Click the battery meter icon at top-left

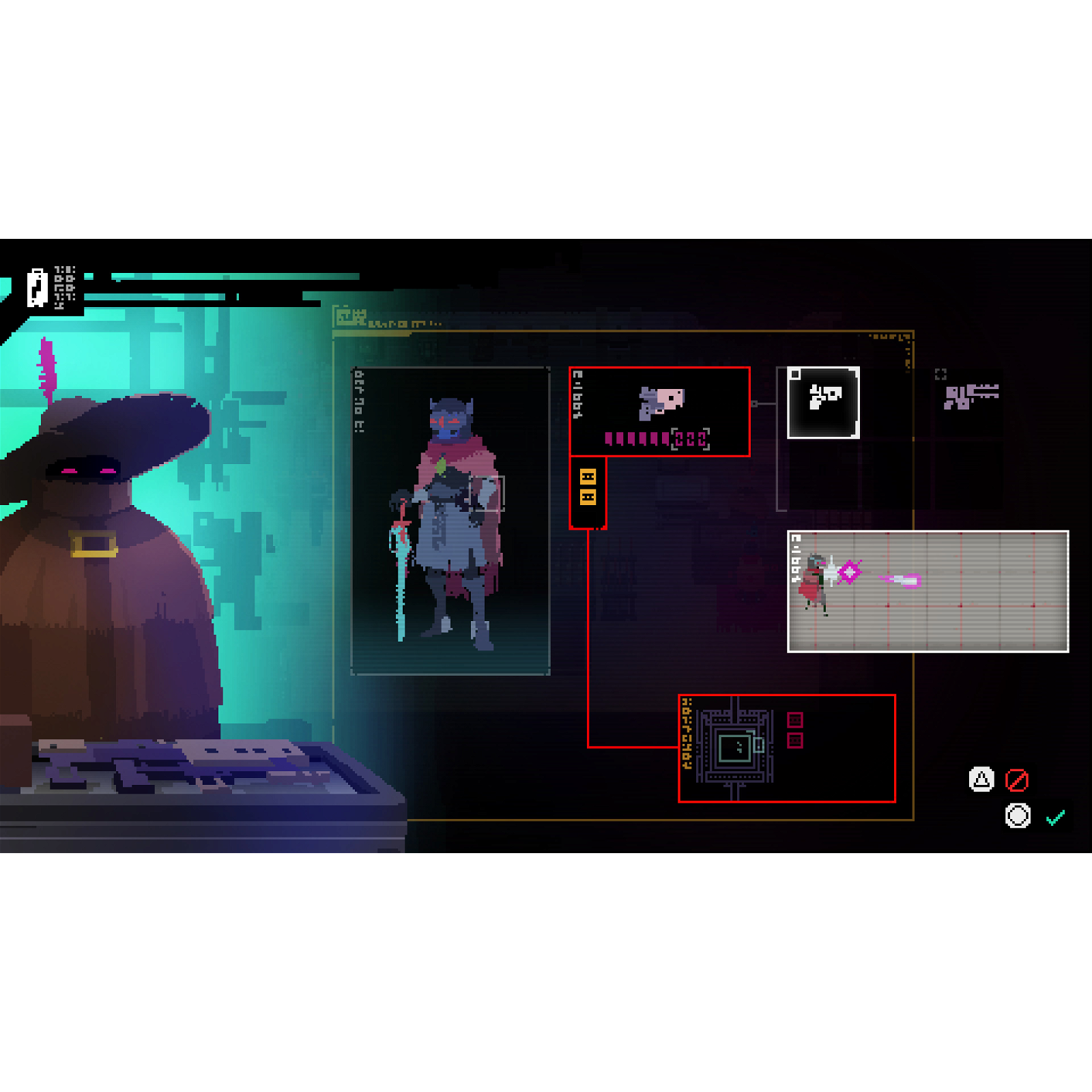pos(36,287)
